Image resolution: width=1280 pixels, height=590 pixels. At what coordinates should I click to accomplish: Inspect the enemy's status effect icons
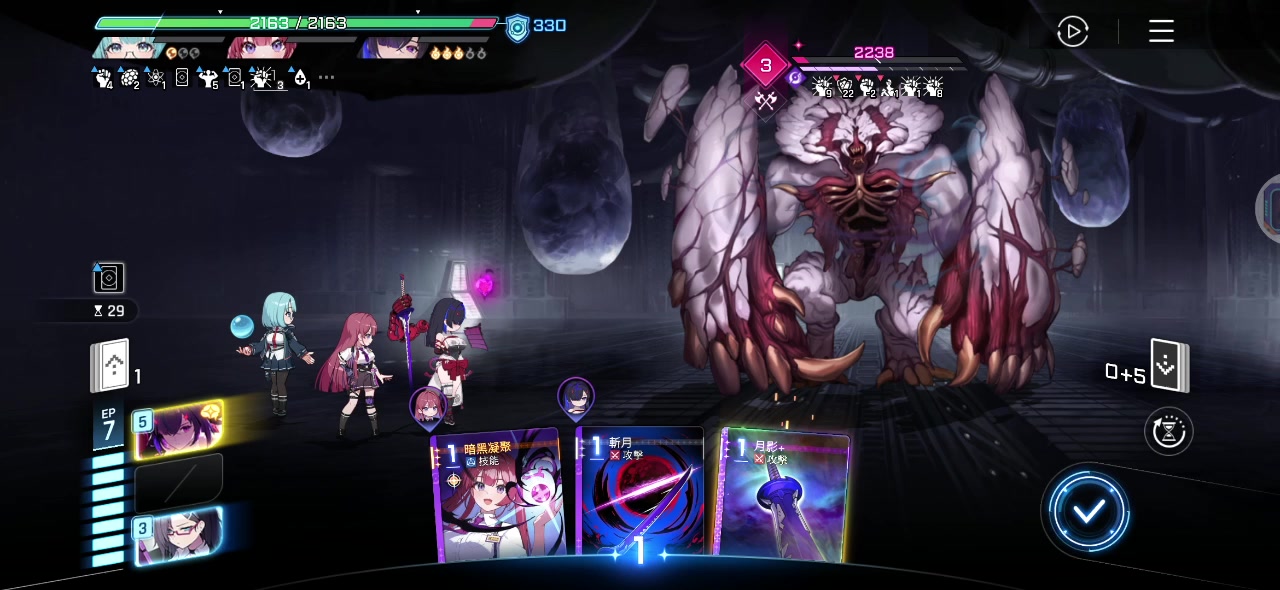pyautogui.click(x=876, y=89)
